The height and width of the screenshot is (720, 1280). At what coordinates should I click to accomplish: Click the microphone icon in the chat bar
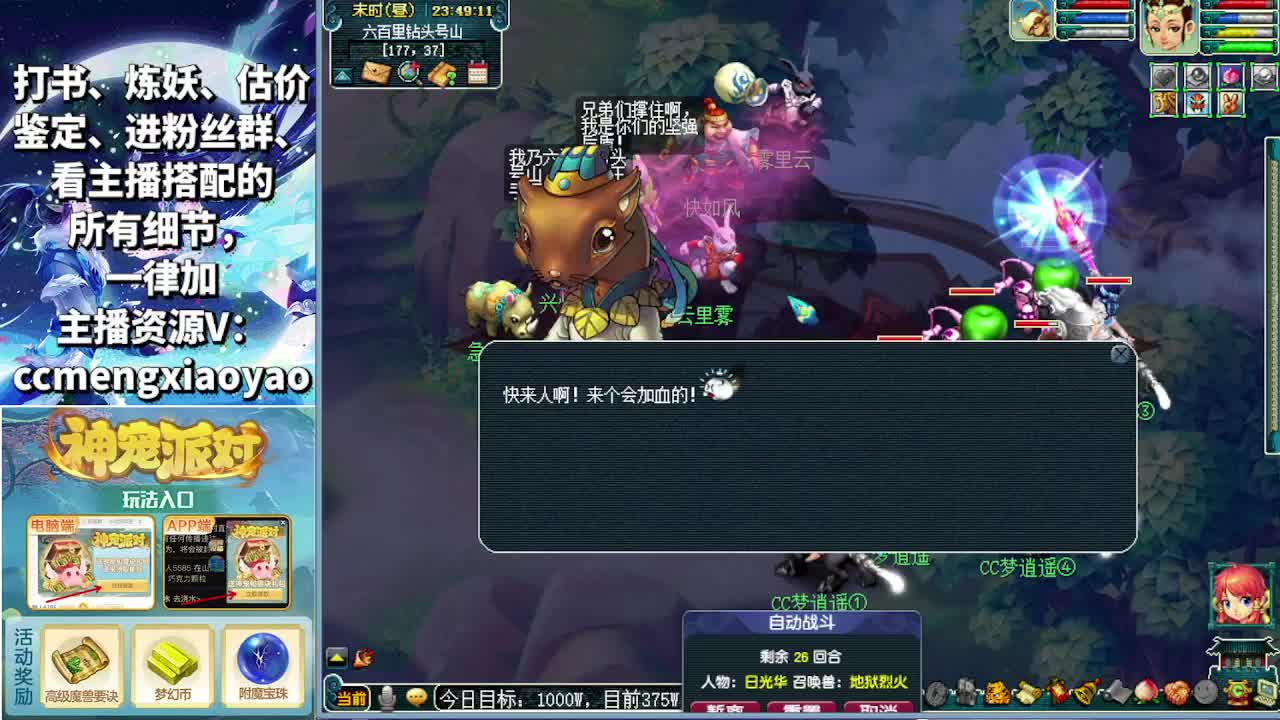click(x=386, y=696)
